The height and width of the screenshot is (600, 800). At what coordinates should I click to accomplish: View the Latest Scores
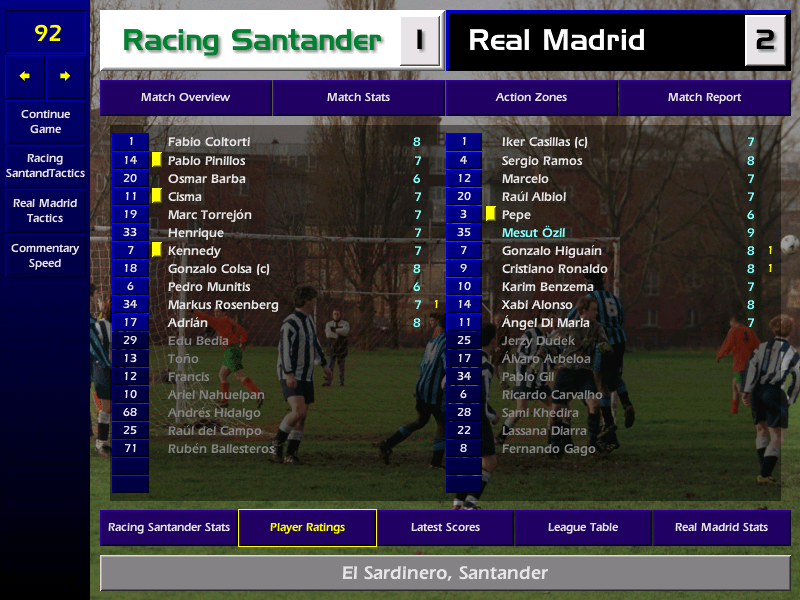coord(445,528)
